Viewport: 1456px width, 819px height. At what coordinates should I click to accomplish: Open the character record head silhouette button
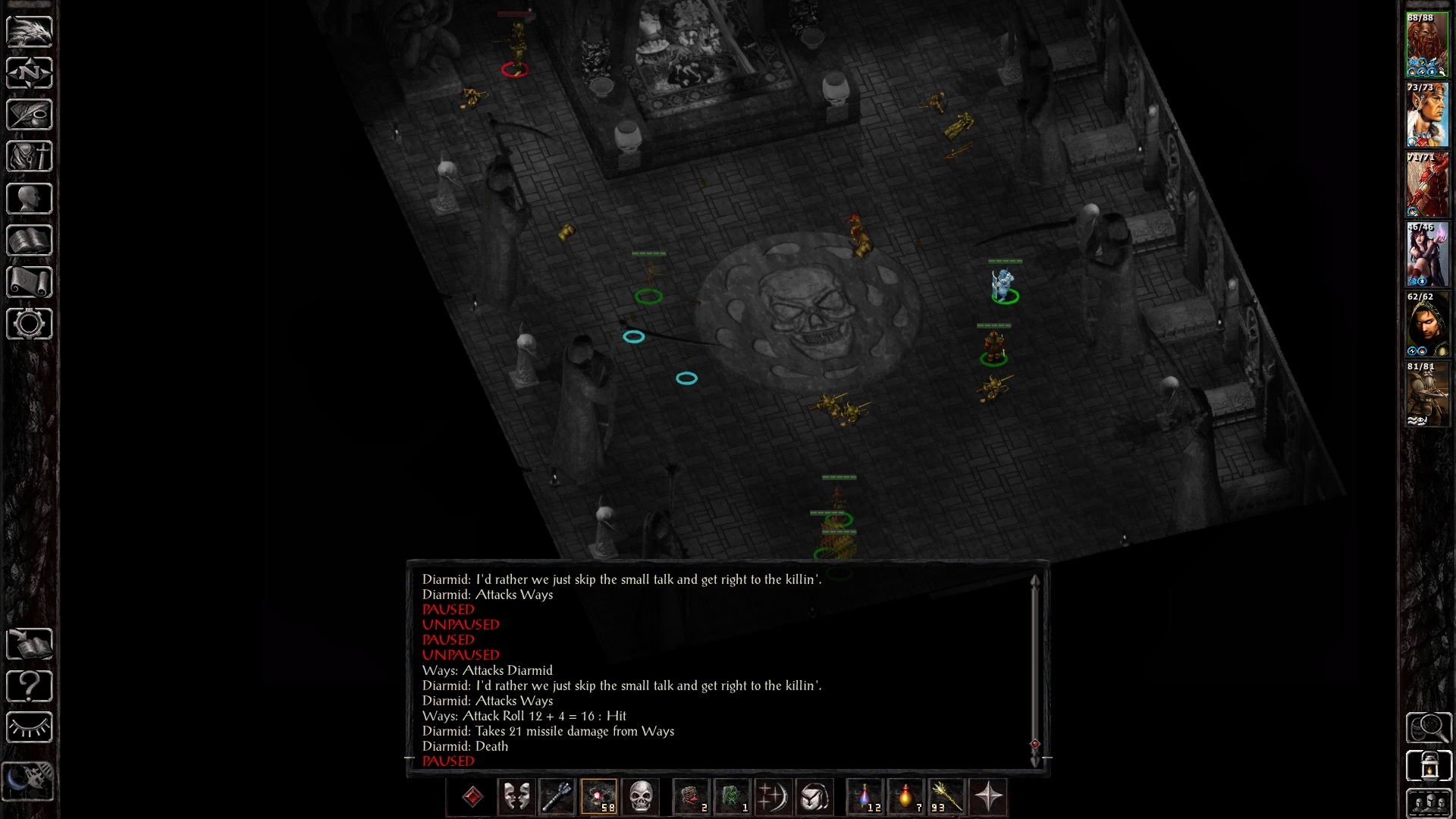click(30, 199)
